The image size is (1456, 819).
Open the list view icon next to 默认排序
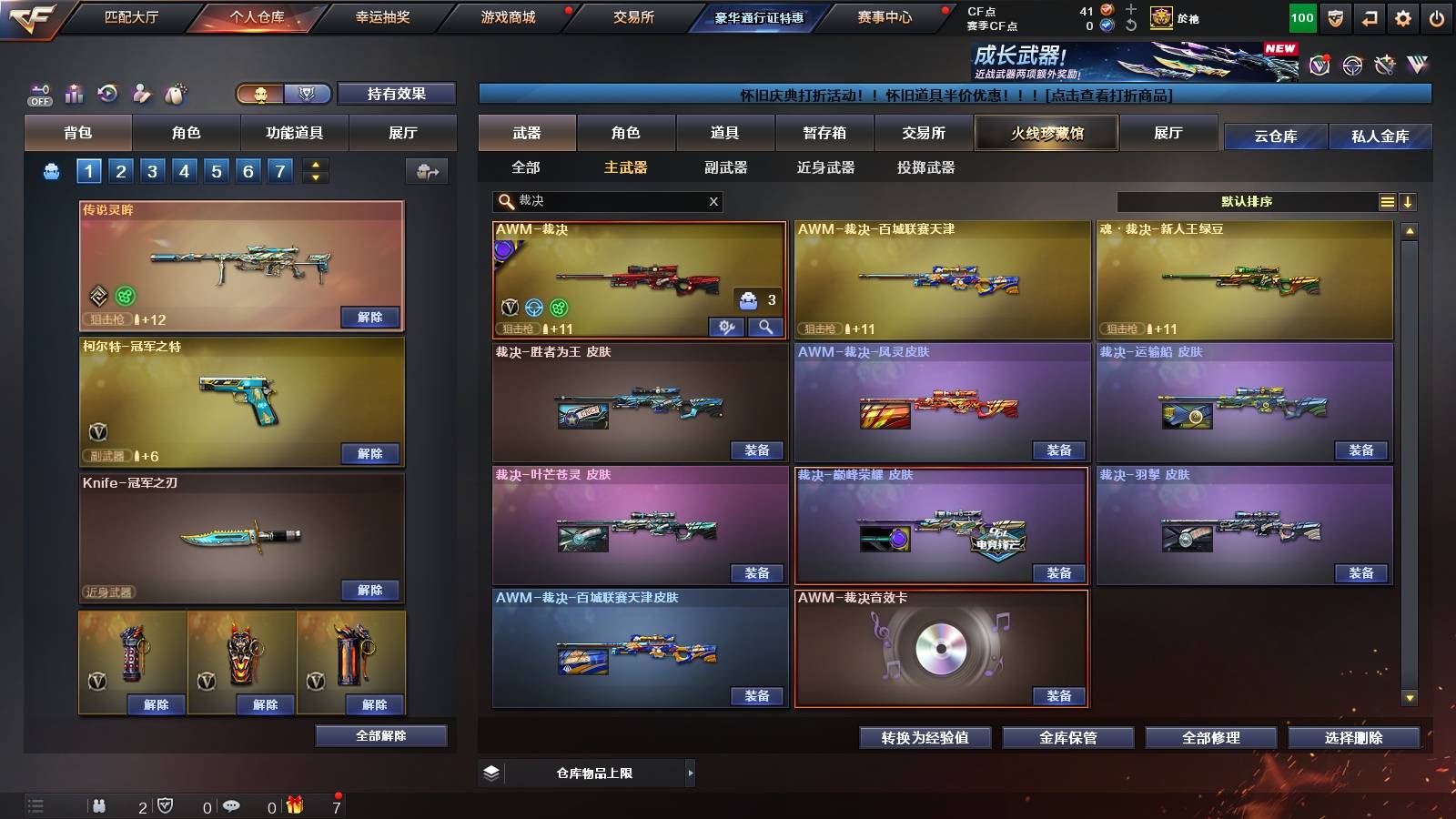(1387, 201)
